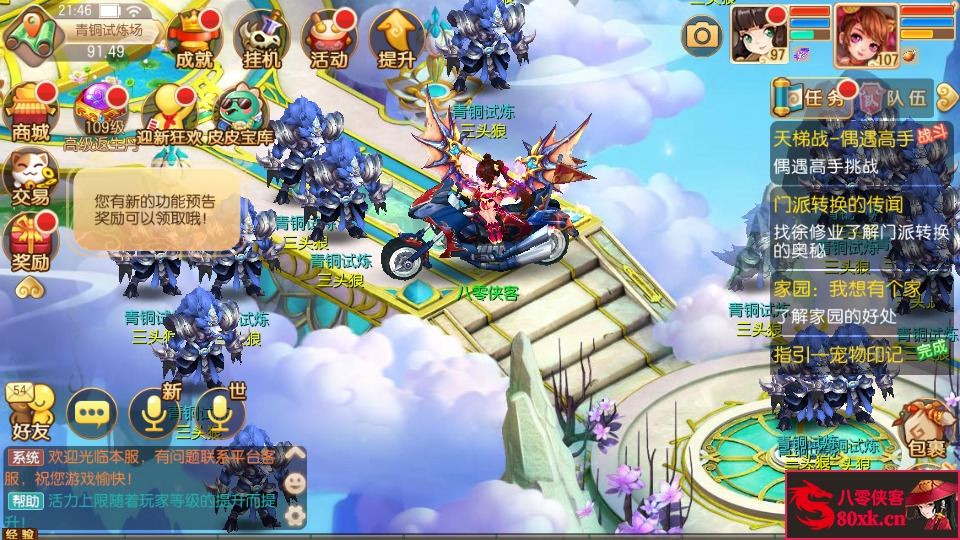The image size is (960, 540).
Task: Take a screenshot with the camera button
Action: click(x=702, y=36)
